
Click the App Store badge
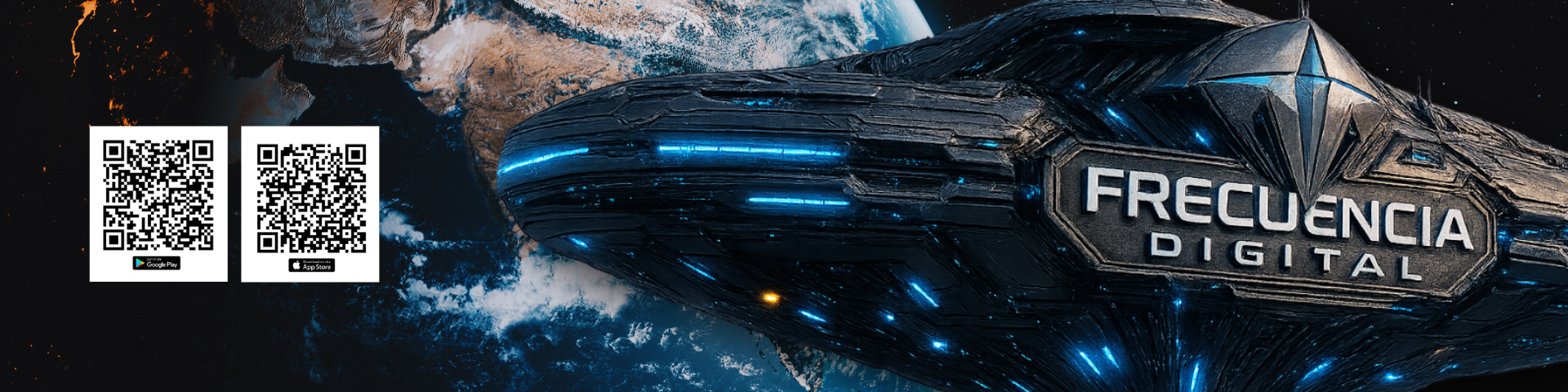tap(311, 265)
